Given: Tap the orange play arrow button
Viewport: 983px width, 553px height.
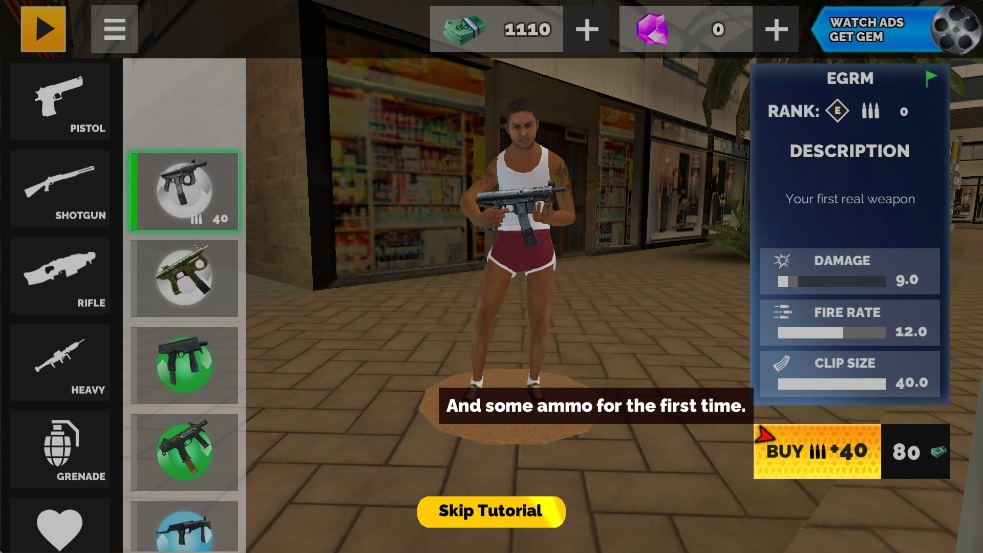Looking at the screenshot, I should (x=43, y=29).
